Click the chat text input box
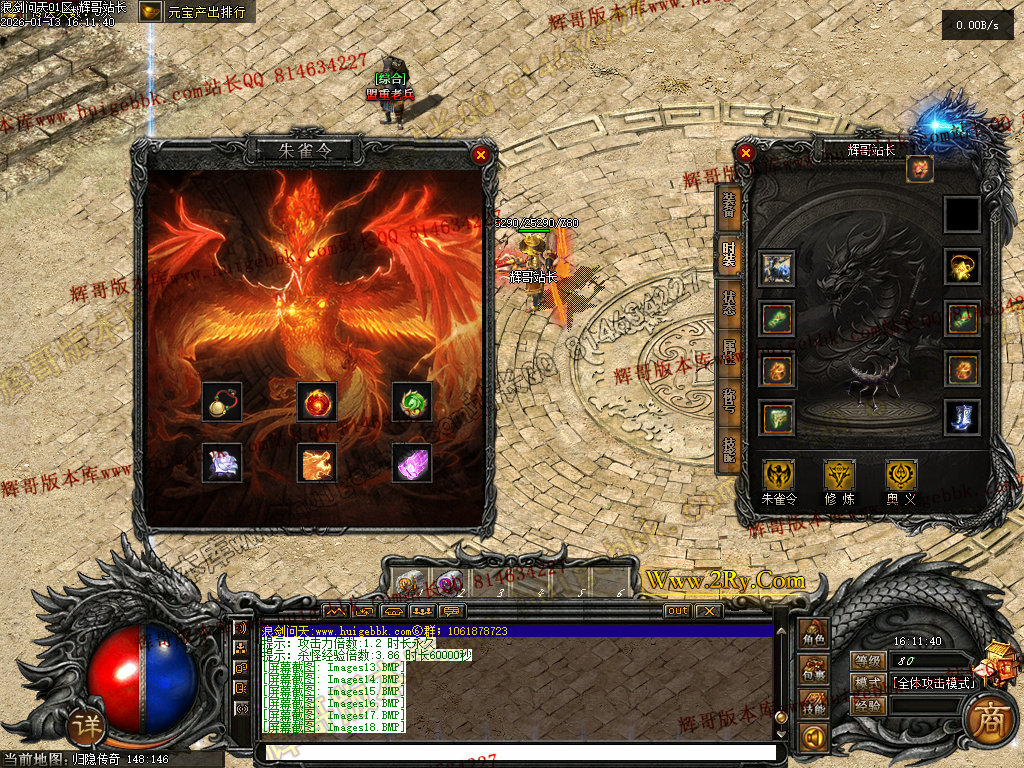1024x768 pixels. pyautogui.click(x=516, y=752)
